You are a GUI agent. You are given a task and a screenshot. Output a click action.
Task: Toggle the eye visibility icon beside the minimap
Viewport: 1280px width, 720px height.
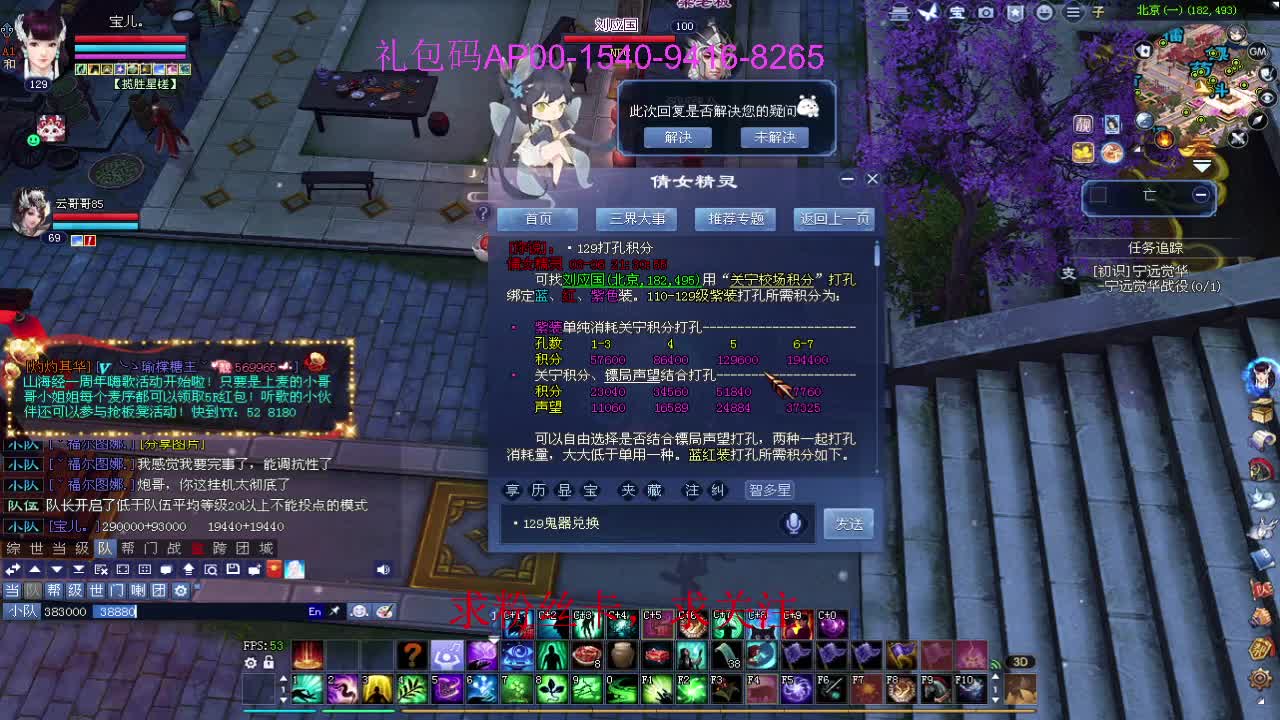click(x=1265, y=97)
